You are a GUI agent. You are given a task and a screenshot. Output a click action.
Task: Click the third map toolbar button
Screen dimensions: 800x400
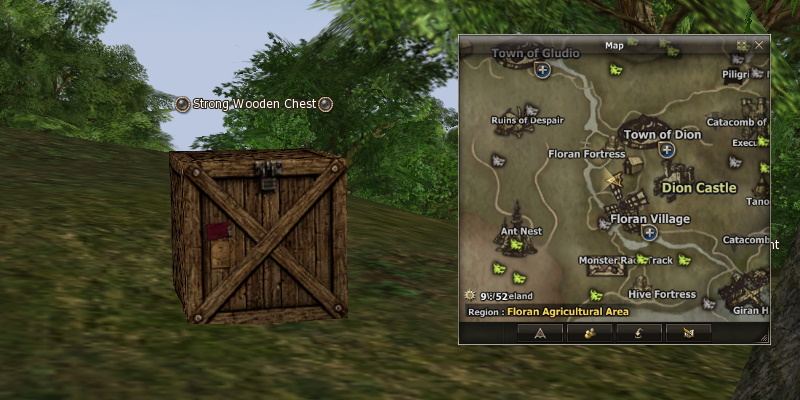[638, 332]
